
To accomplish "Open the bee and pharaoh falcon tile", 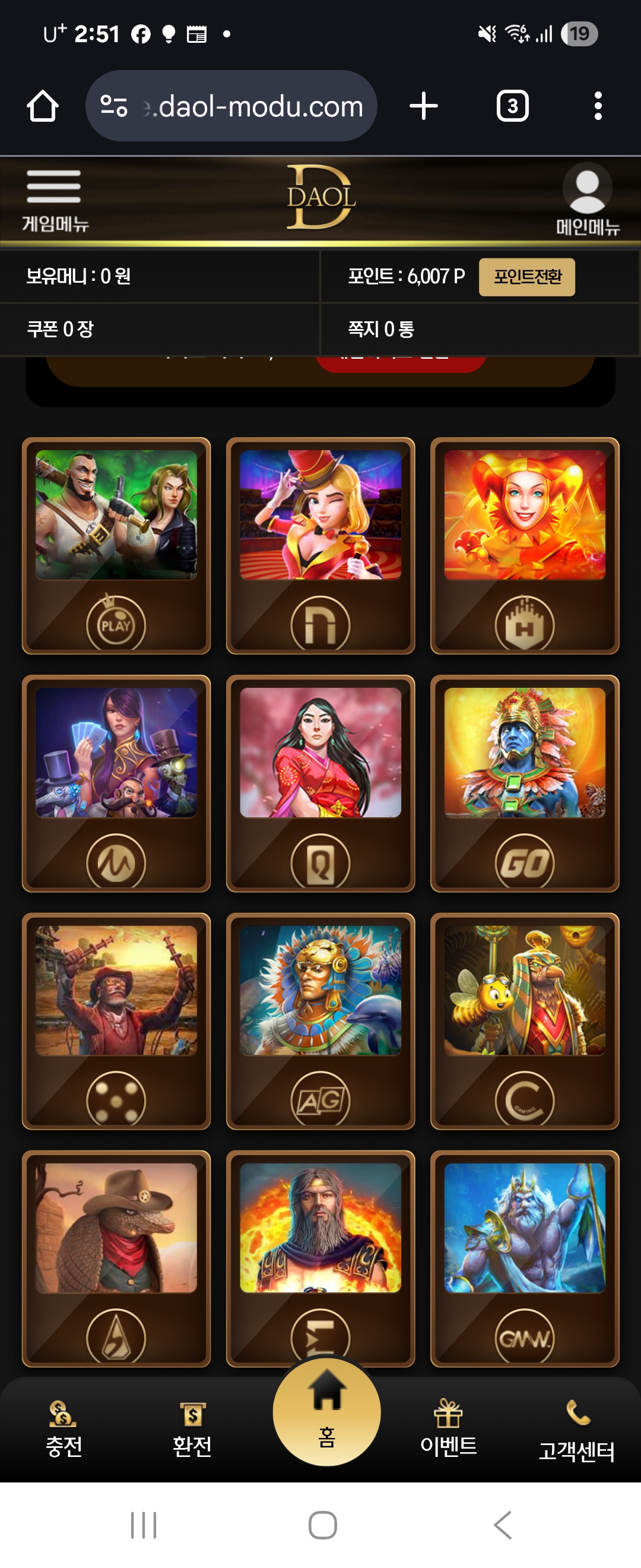I will click(525, 1020).
